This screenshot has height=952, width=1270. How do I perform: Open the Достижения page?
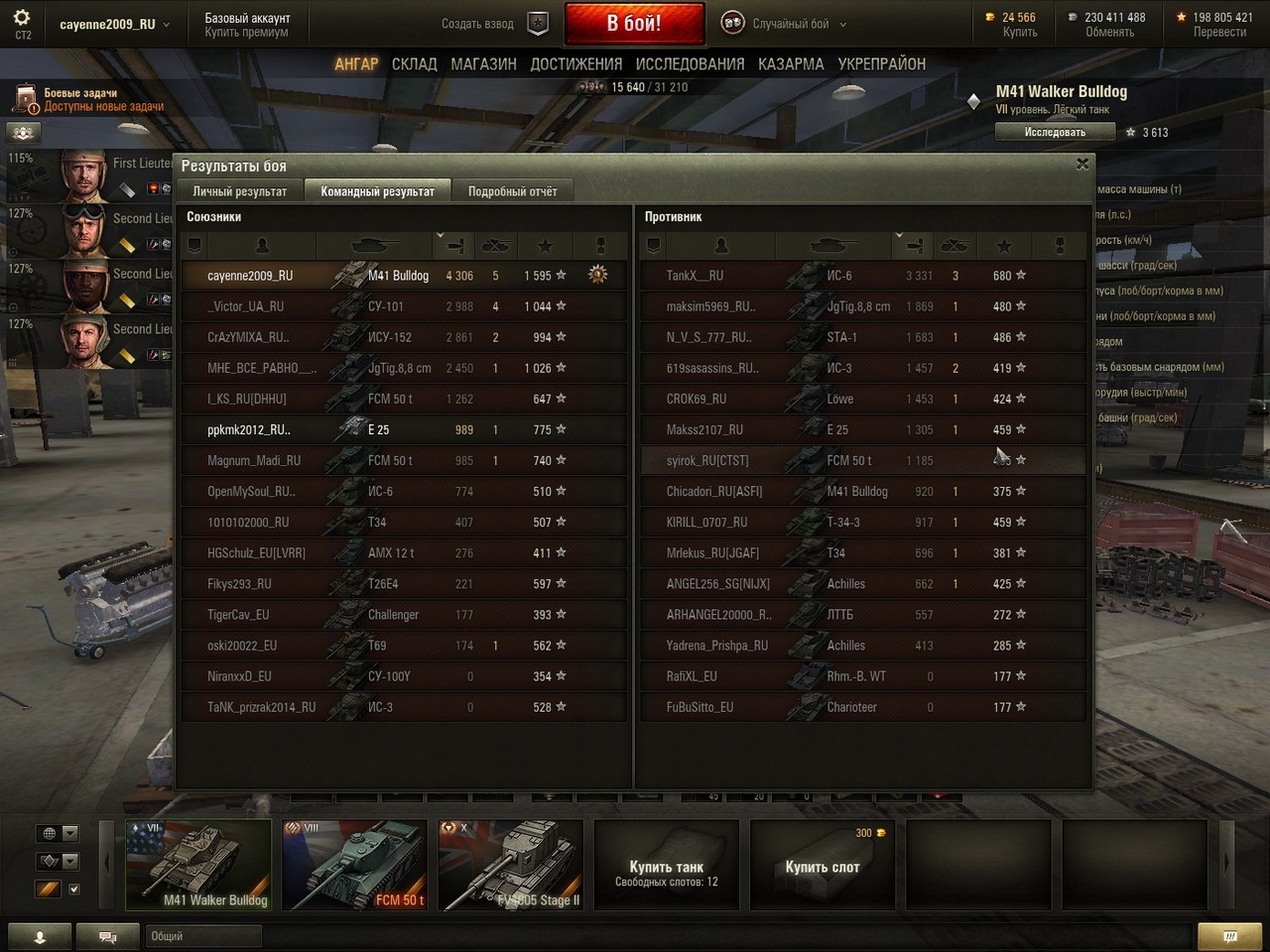click(575, 64)
